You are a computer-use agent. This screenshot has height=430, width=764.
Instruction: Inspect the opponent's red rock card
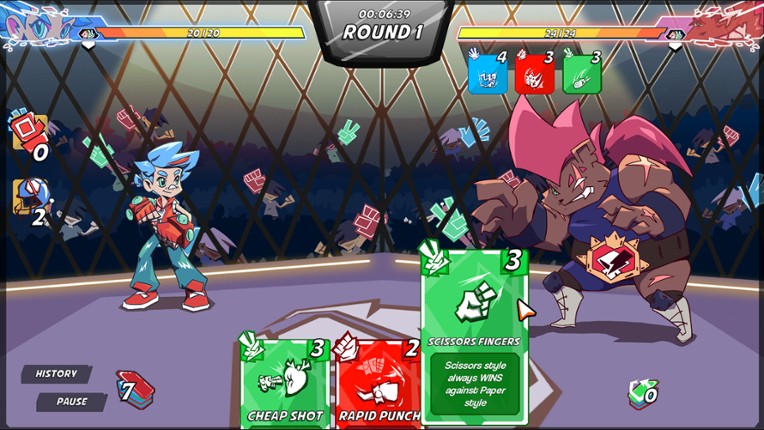point(534,73)
